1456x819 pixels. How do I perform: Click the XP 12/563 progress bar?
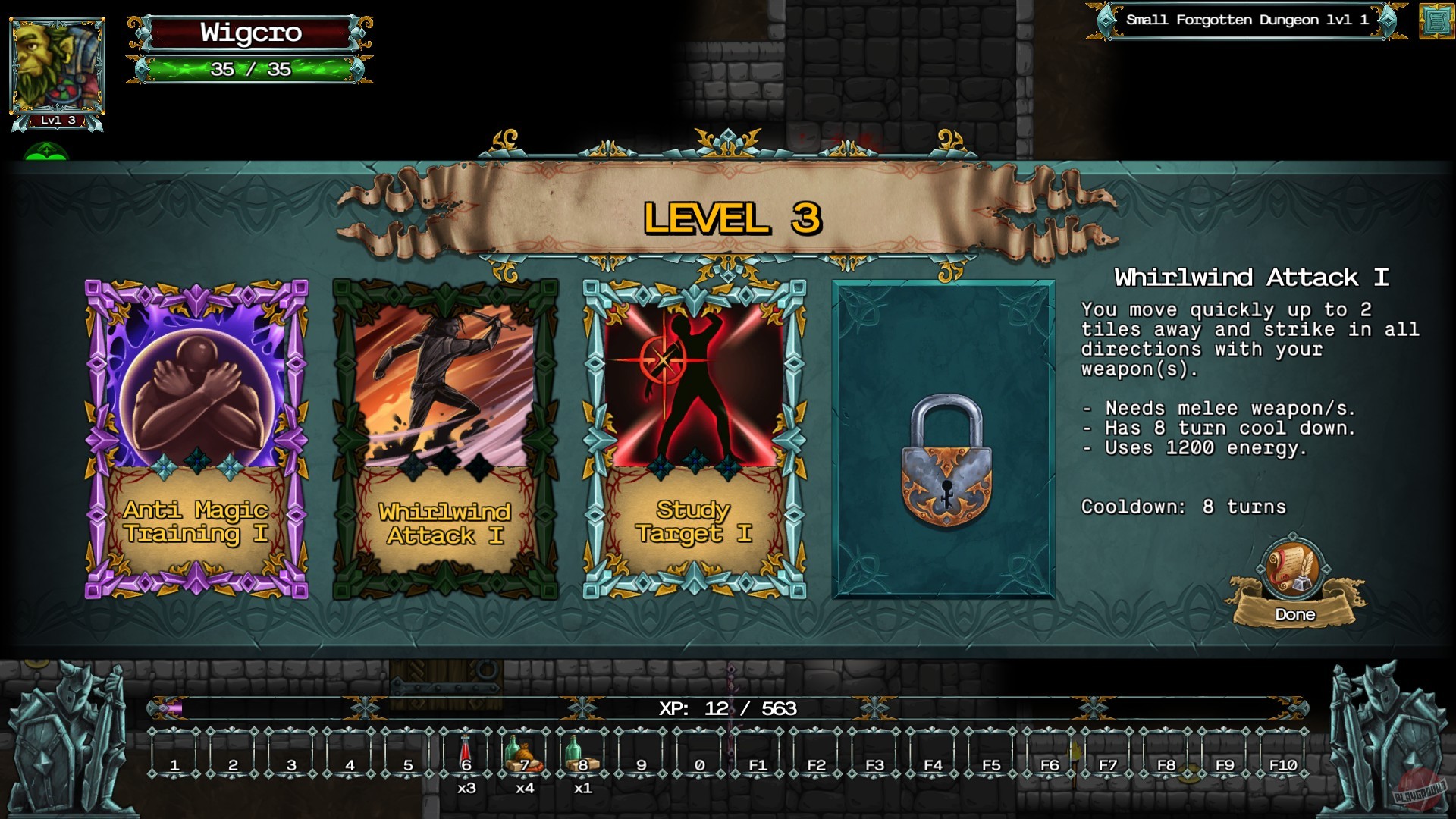tap(725, 711)
